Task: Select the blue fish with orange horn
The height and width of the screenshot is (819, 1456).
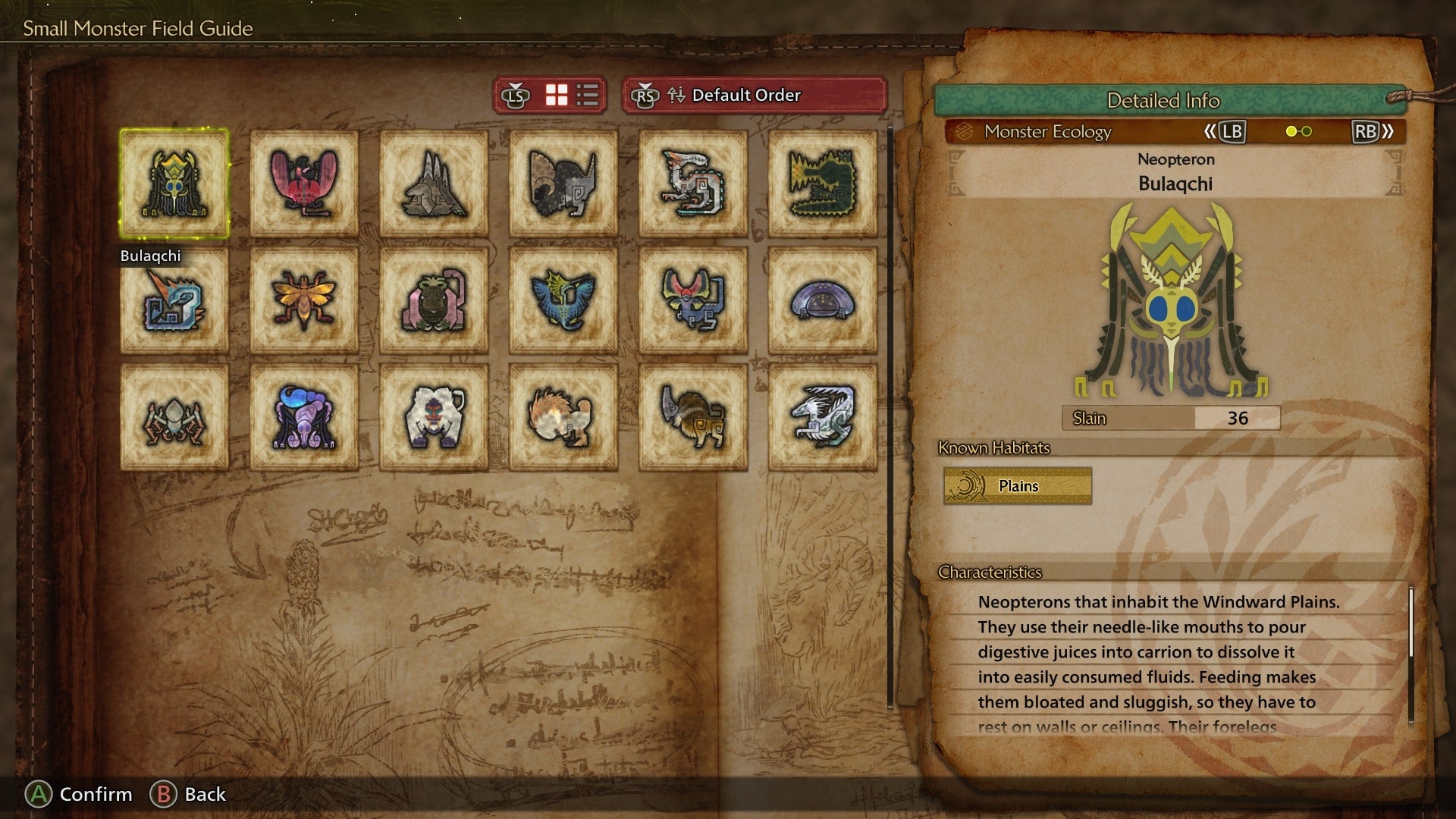Action: click(x=174, y=300)
